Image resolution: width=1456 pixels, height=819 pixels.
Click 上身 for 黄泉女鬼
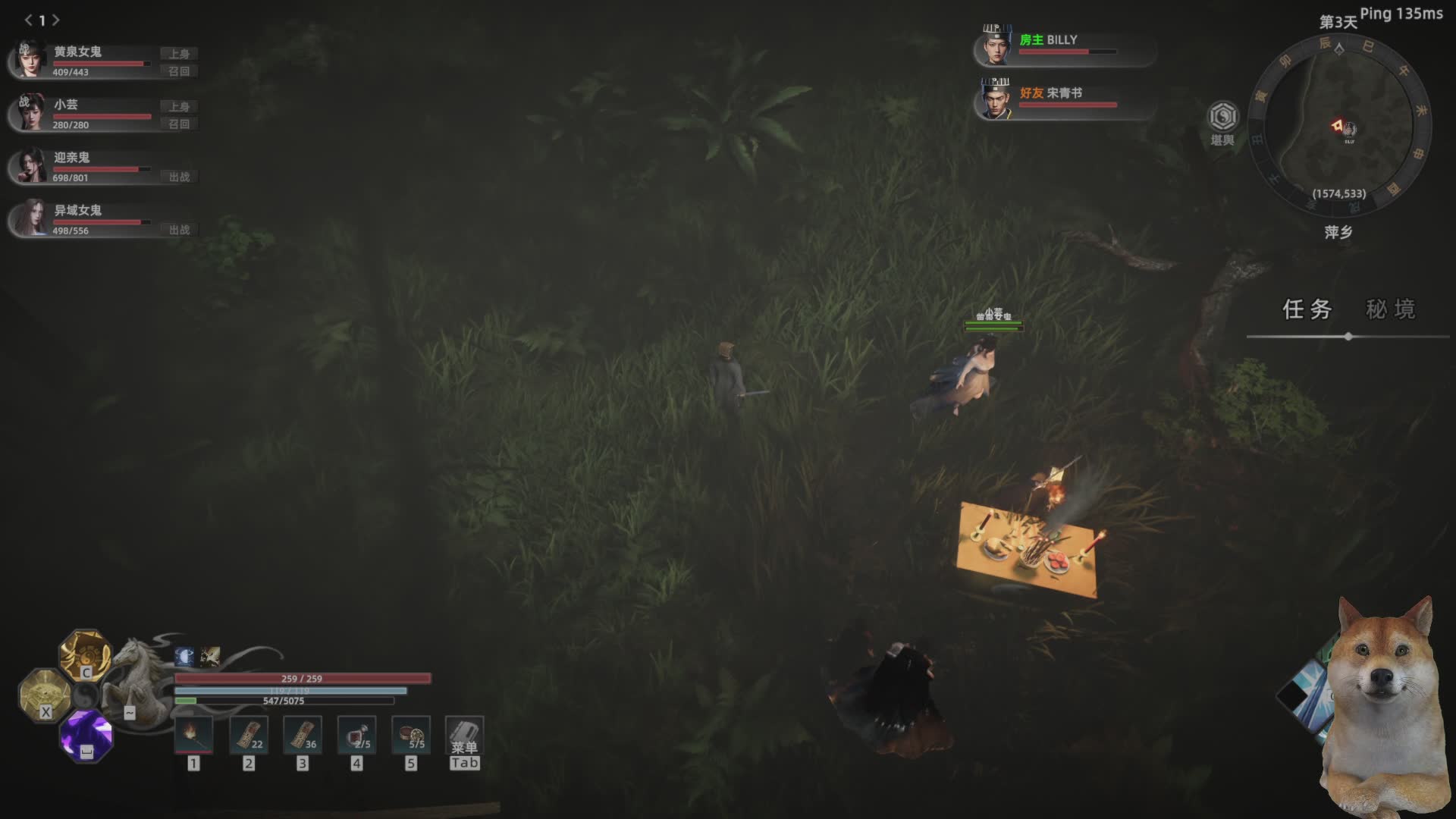pos(179,54)
